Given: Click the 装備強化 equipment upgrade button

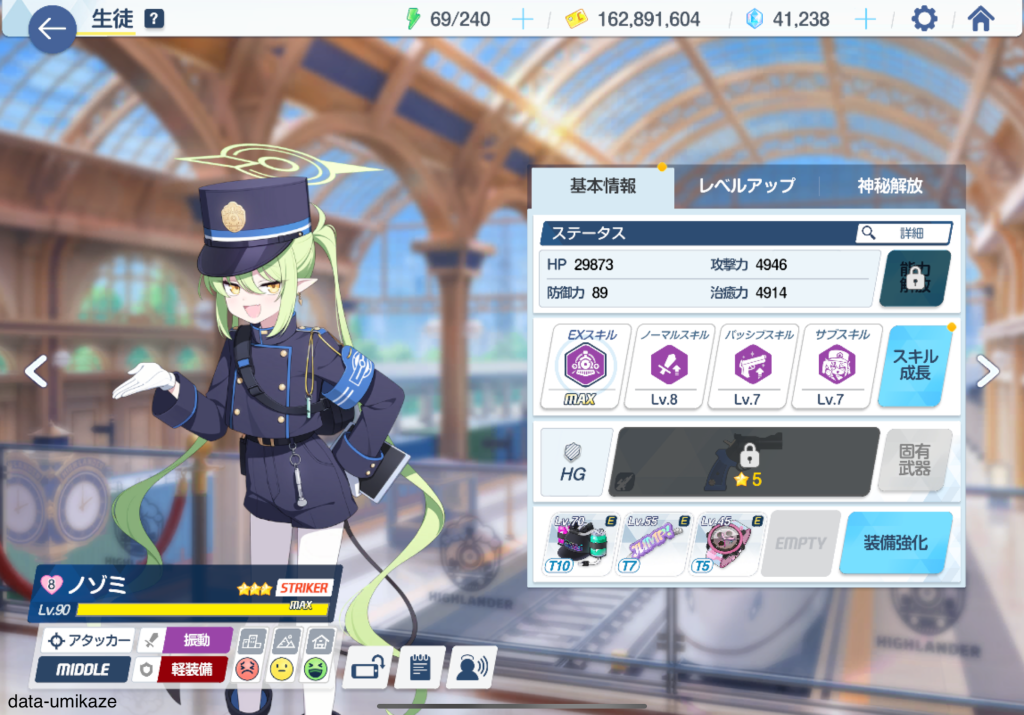Looking at the screenshot, I should point(895,543).
